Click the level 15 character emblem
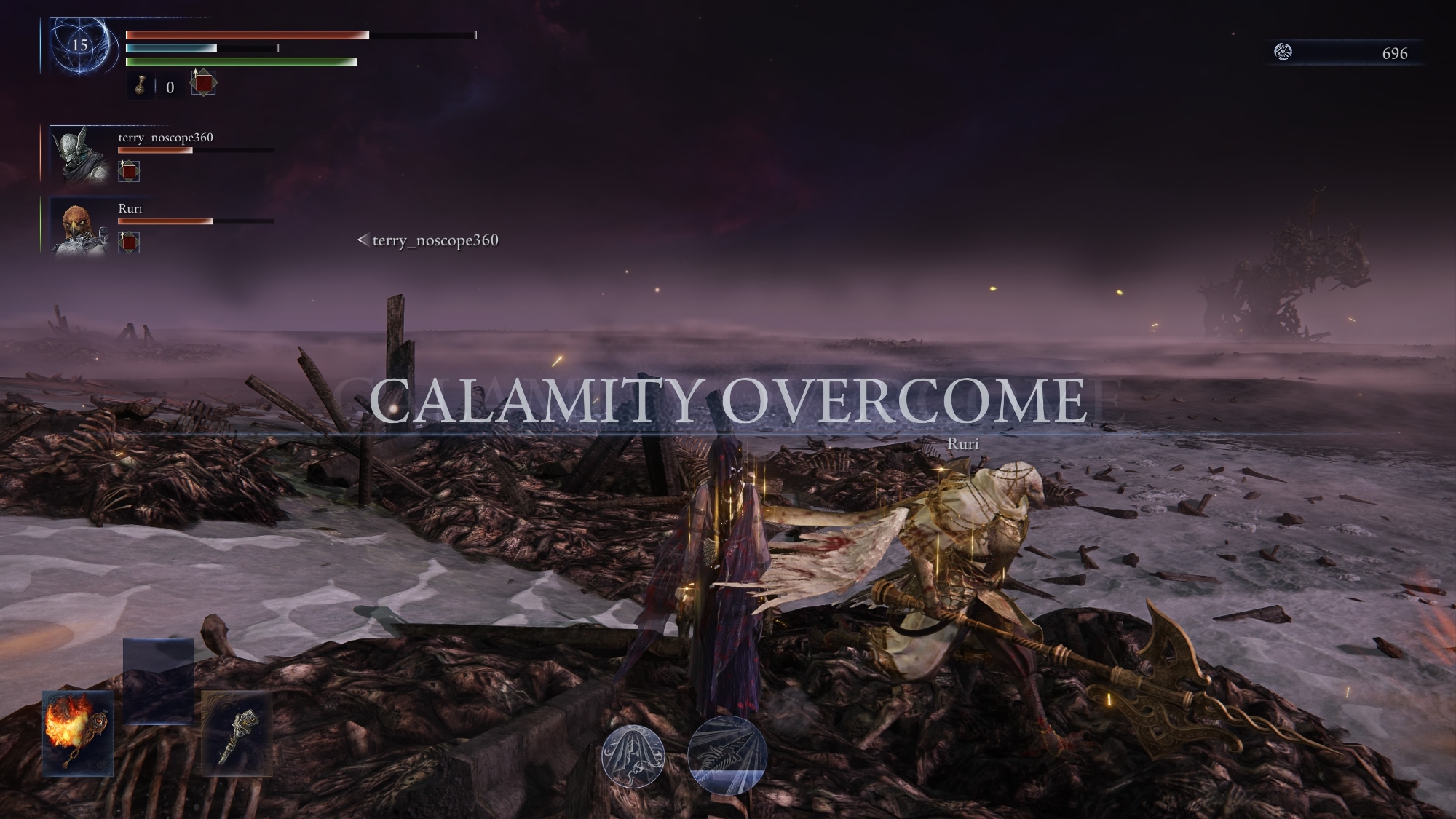Screen dimensions: 1456x819 coord(80,46)
